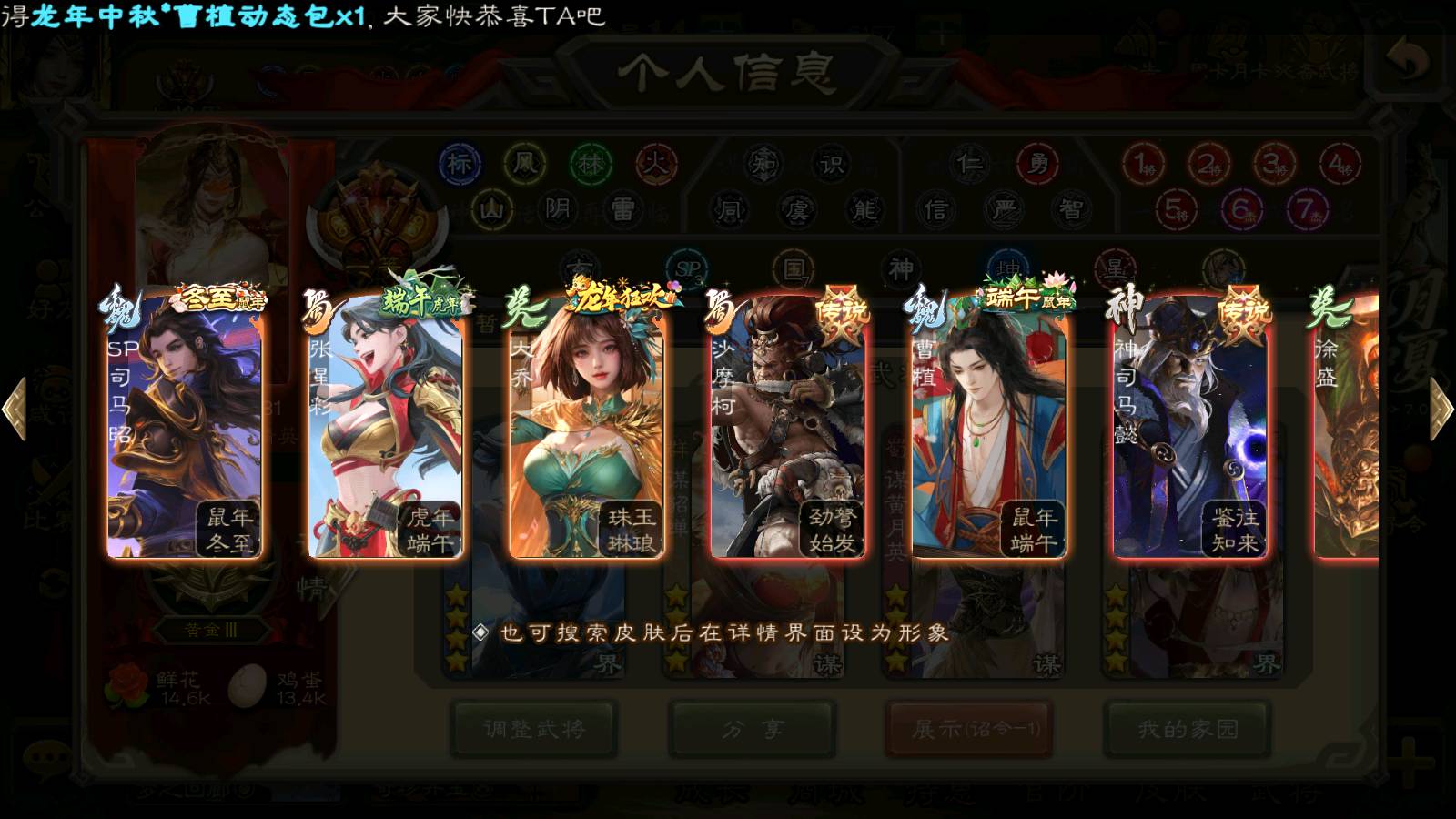
Task: Open the chat bubble icon
Action: click(x=47, y=757)
